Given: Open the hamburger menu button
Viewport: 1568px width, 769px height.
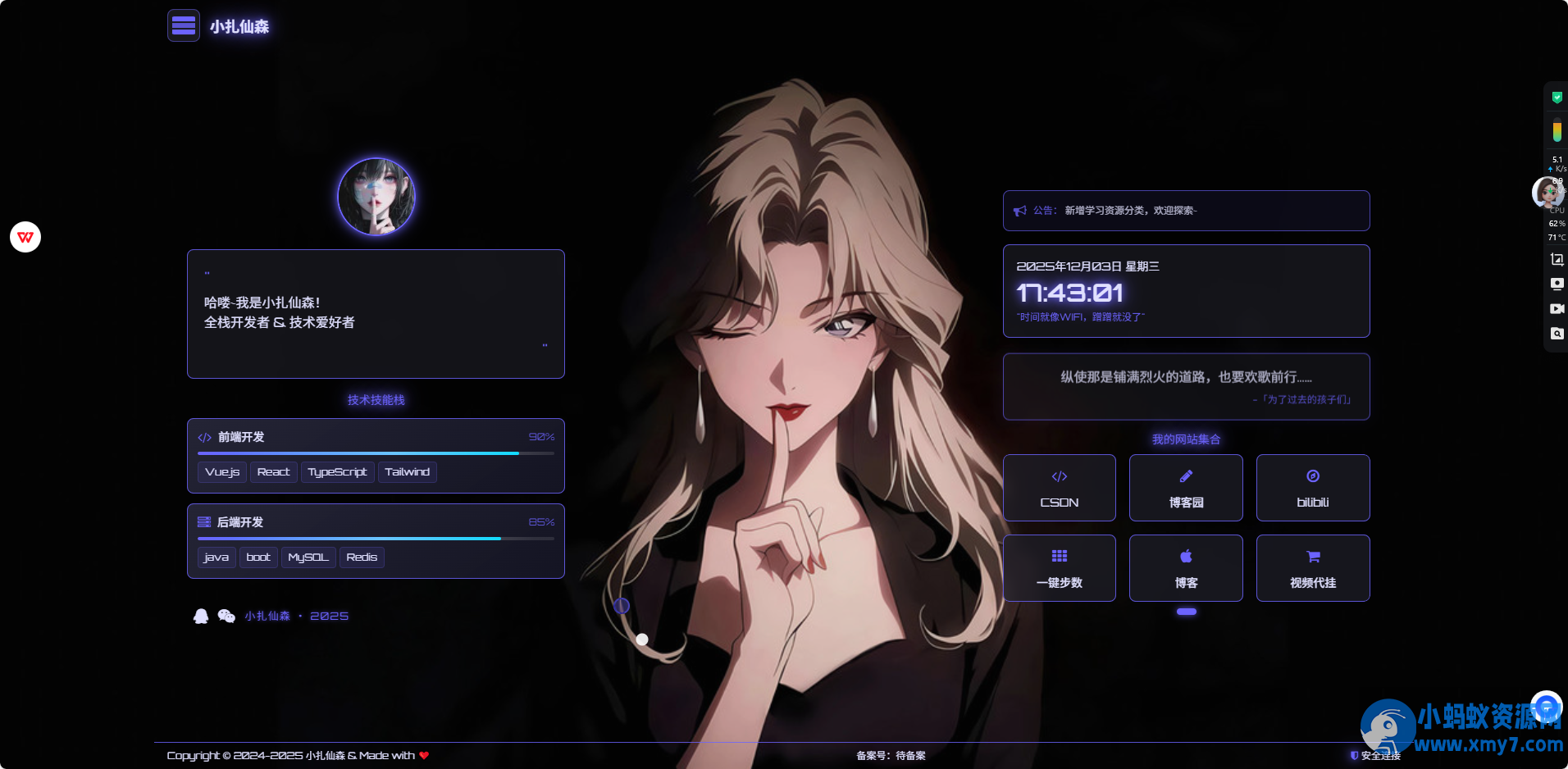Looking at the screenshot, I should pyautogui.click(x=184, y=26).
